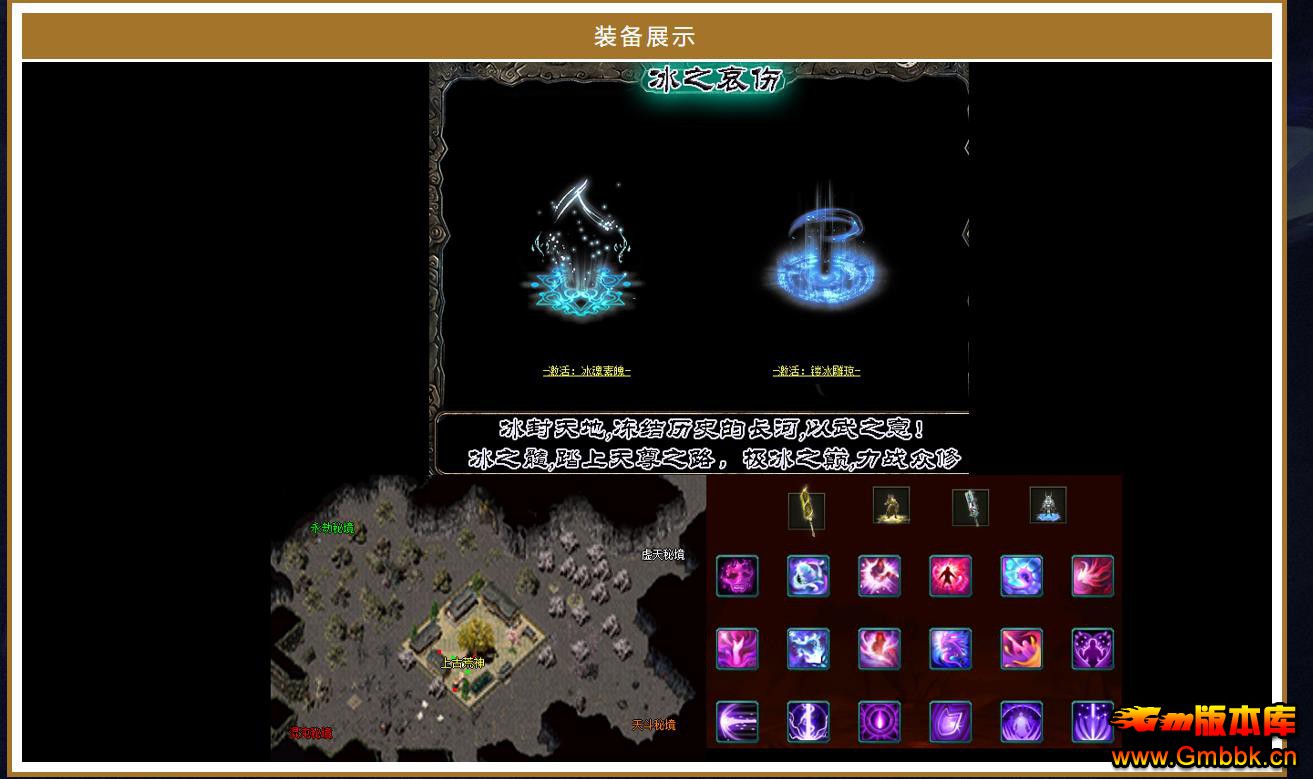Image resolution: width=1313 pixels, height=779 pixels.
Task: Select the 虚天秘境 map label
Action: coord(663,554)
